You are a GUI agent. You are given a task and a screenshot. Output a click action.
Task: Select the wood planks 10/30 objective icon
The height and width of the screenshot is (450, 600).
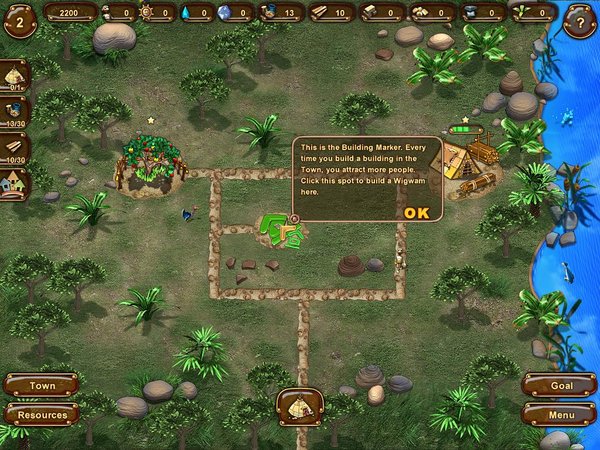pyautogui.click(x=15, y=148)
